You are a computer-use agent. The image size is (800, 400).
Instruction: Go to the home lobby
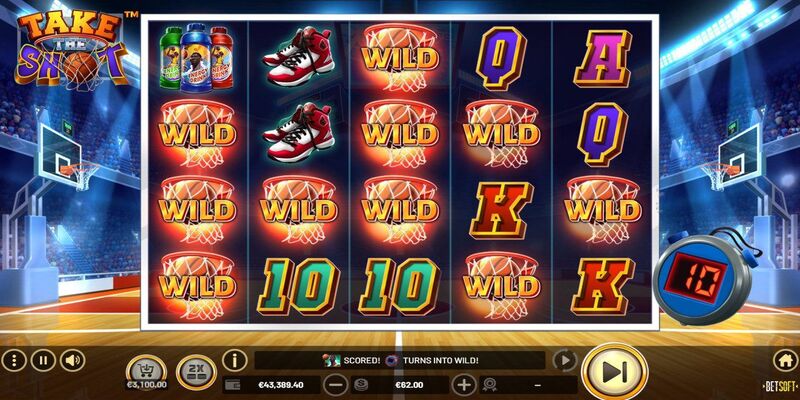[x=785, y=360]
